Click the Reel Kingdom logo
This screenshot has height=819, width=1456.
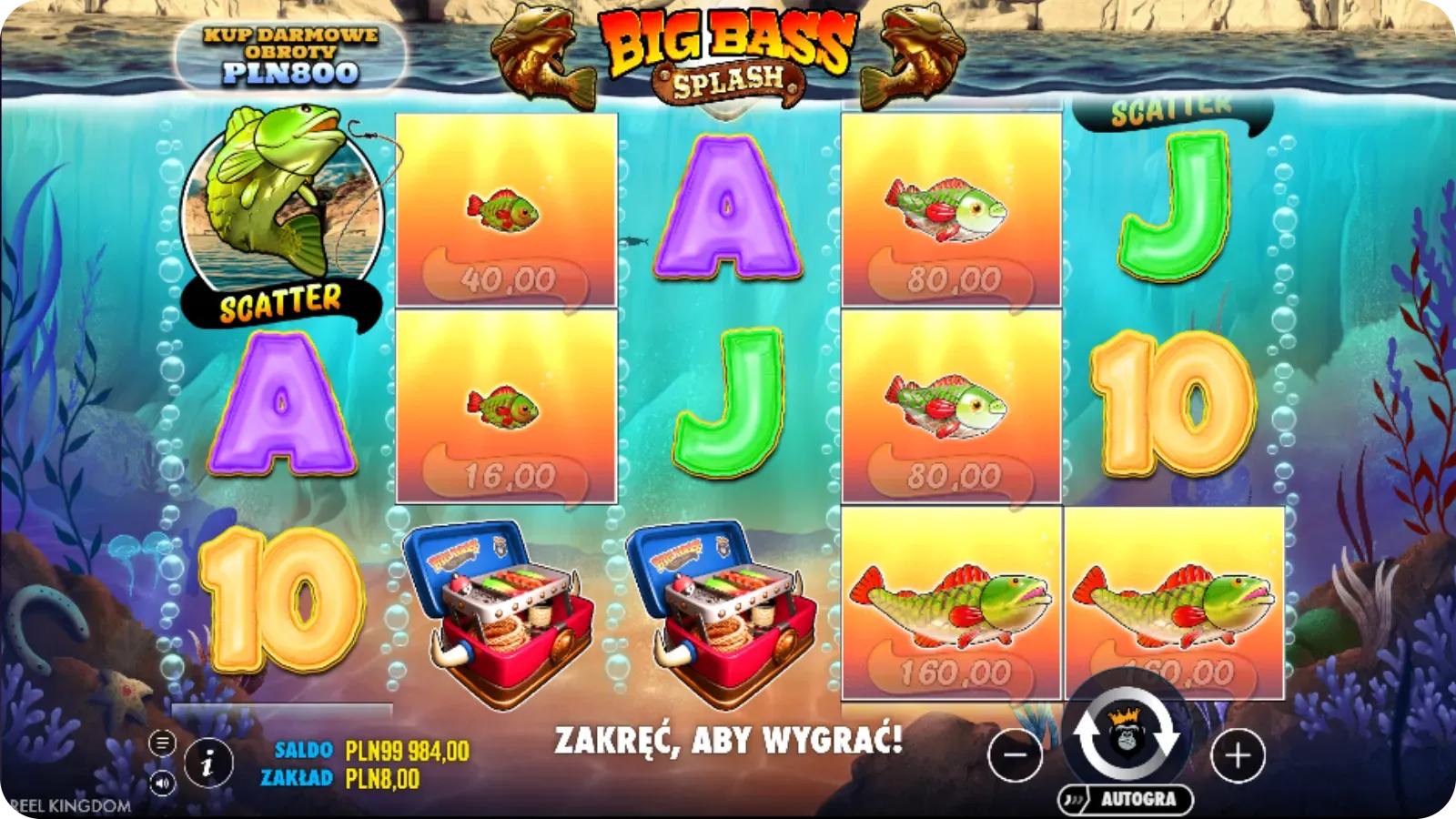click(x=64, y=804)
